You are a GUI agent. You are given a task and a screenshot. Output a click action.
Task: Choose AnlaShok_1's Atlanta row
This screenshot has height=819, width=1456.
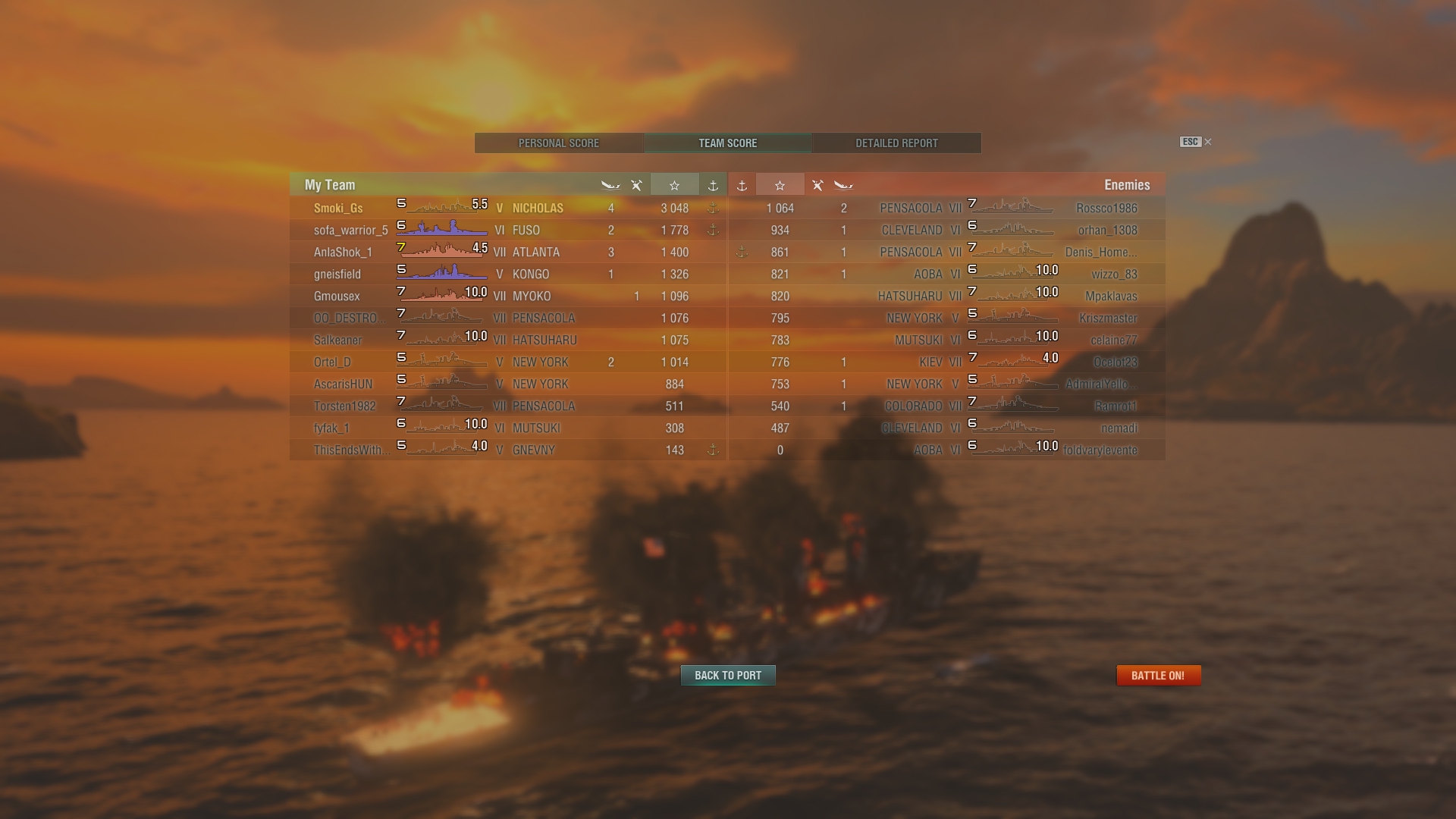[x=508, y=252]
